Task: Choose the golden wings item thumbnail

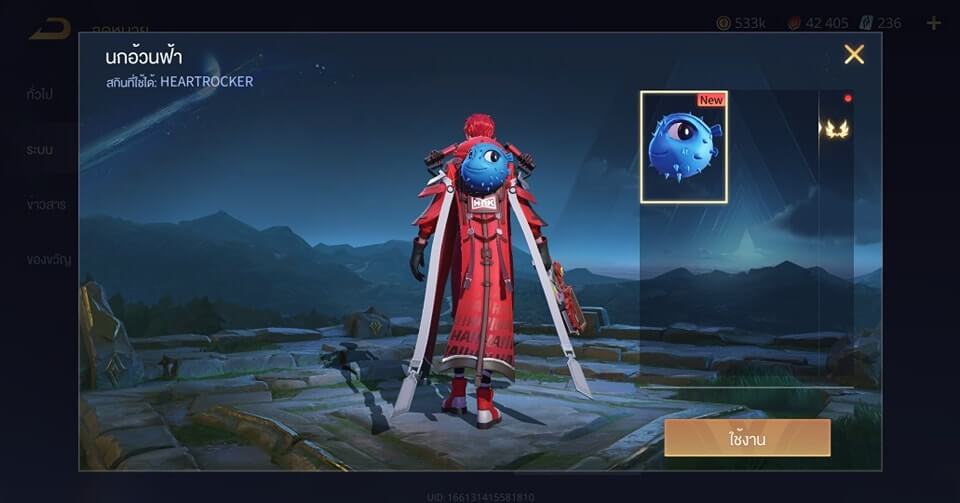Action: point(836,129)
